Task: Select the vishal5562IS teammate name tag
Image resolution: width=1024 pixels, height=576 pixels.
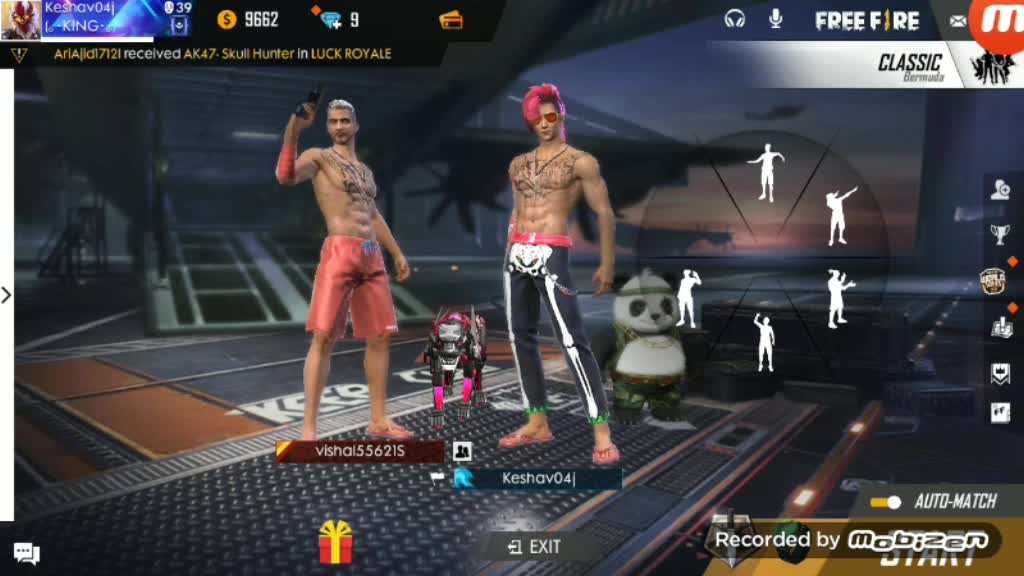Action: point(360,451)
